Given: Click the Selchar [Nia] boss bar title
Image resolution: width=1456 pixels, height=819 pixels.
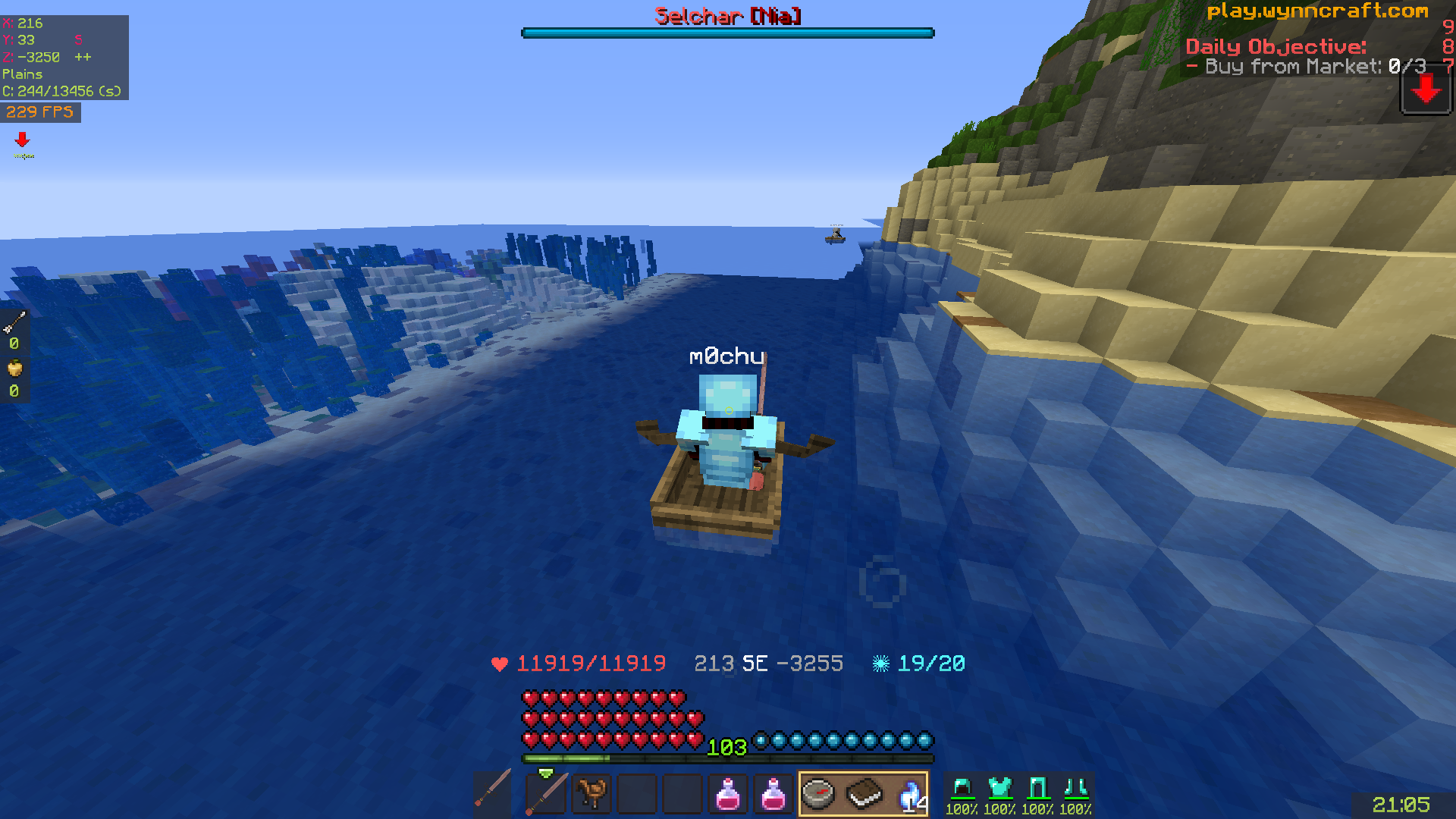Looking at the screenshot, I should (x=726, y=17).
